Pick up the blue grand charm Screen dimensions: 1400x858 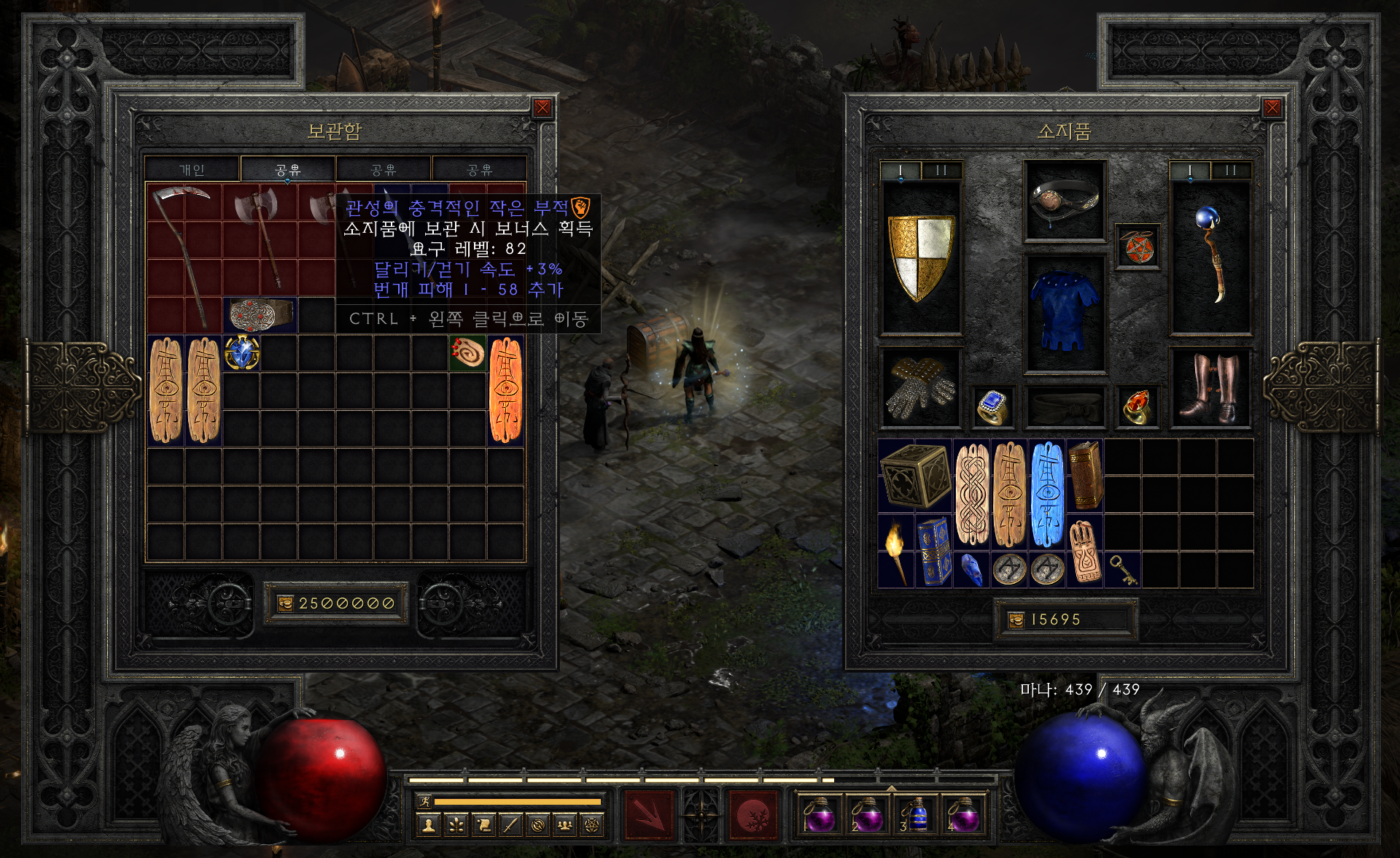pos(1046,494)
